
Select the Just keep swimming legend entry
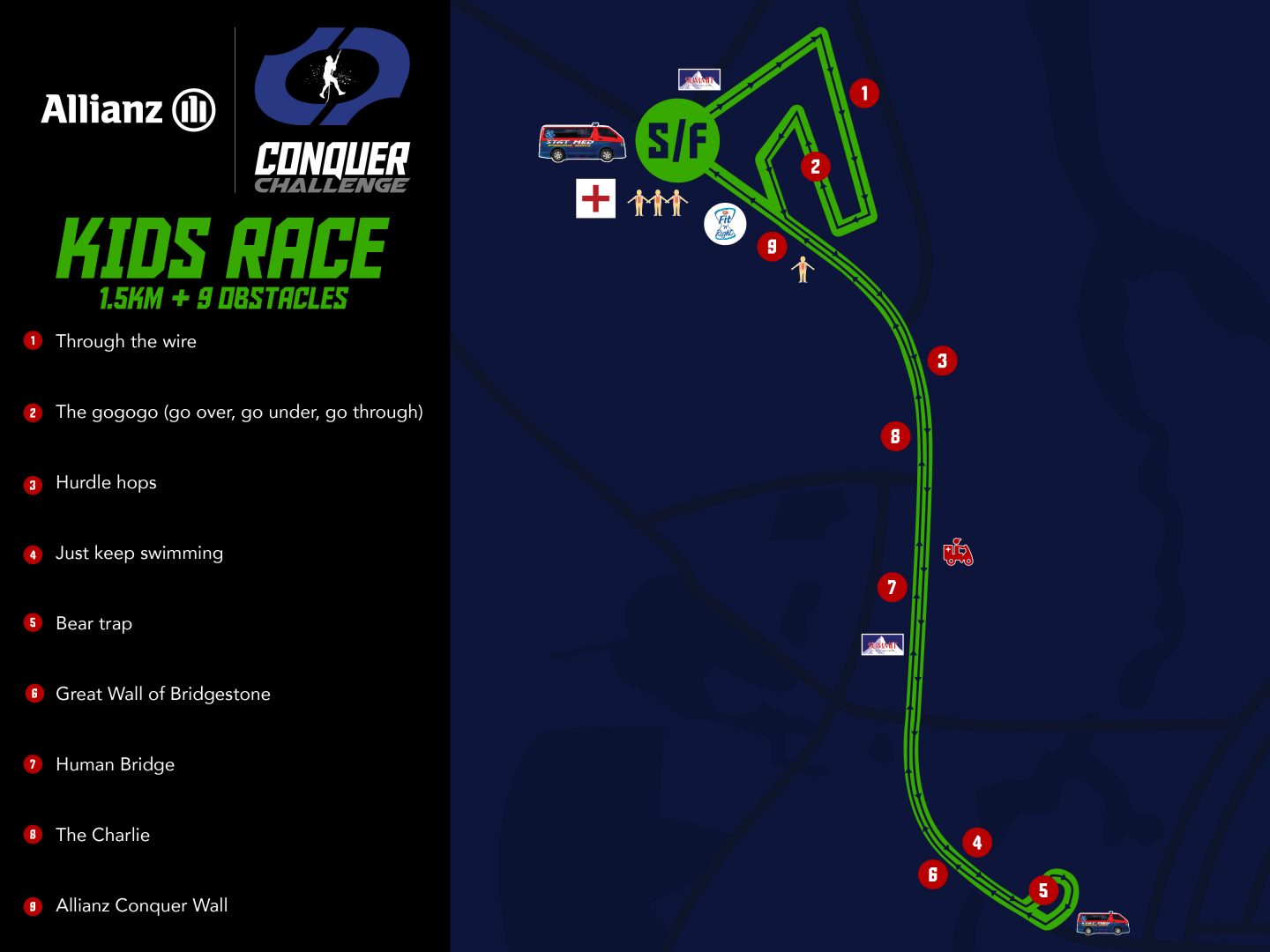138,553
